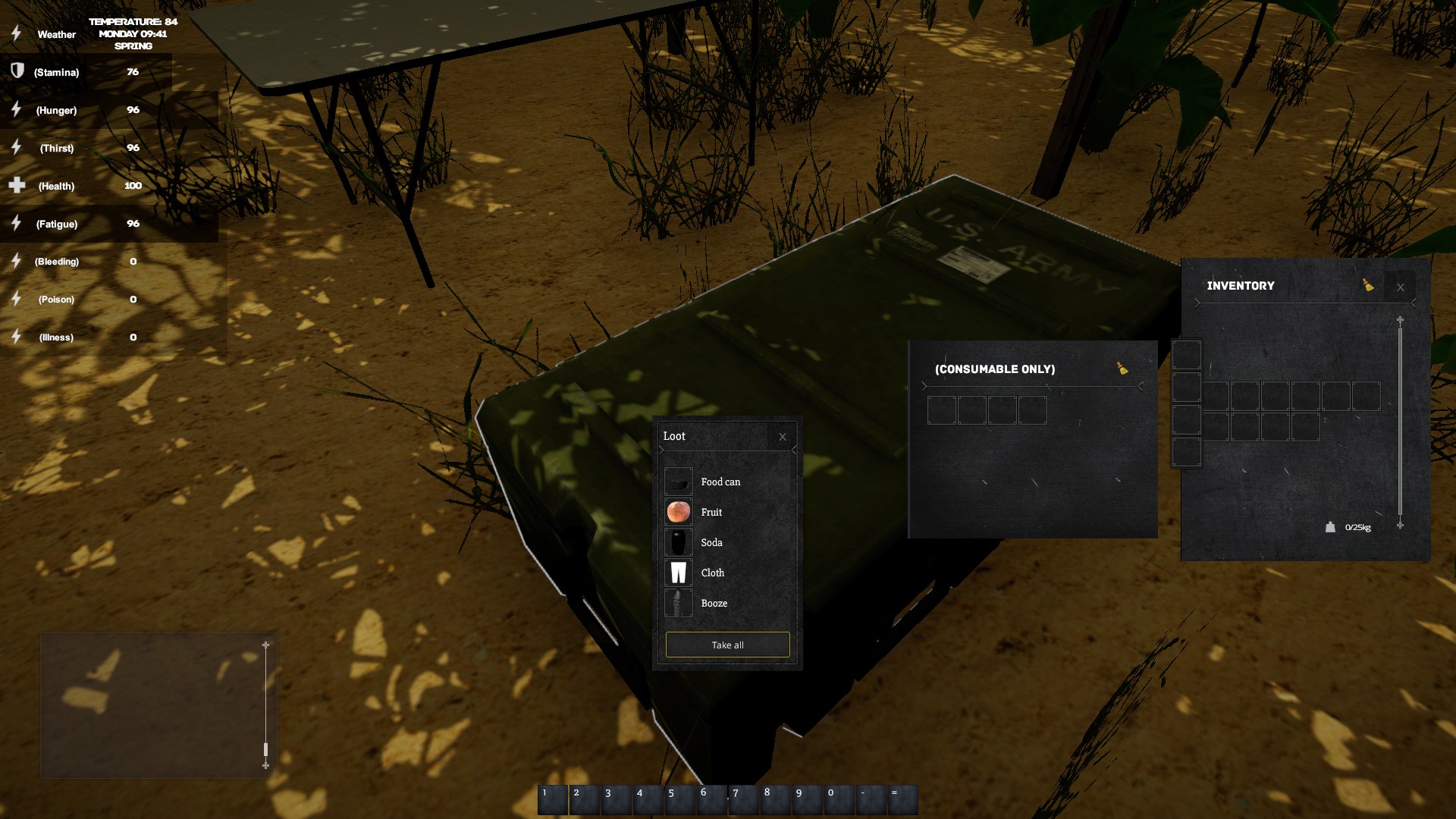
Task: Click the Inventory broom sort icon
Action: pyautogui.click(x=1368, y=285)
